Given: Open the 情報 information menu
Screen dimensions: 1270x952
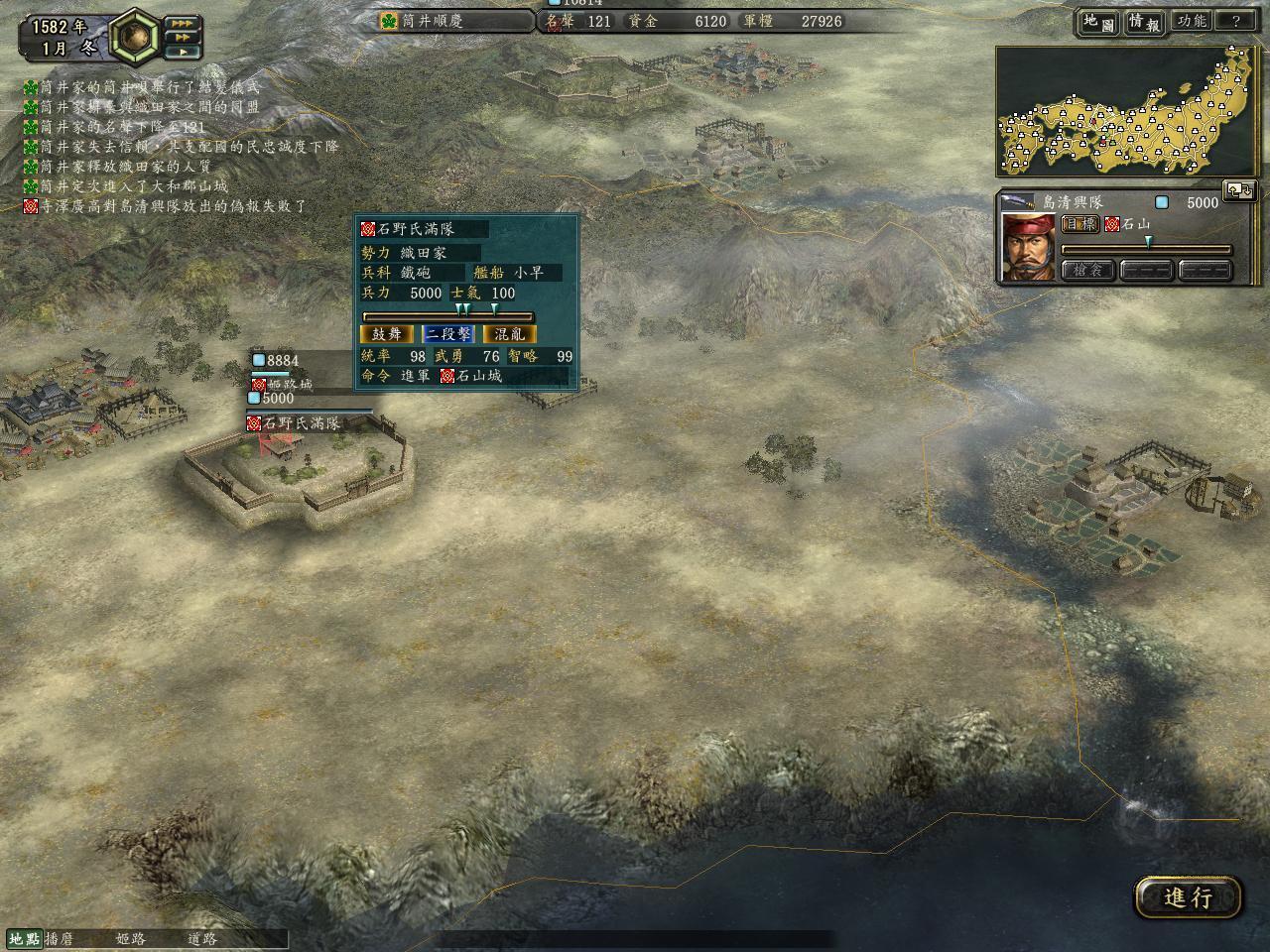Looking at the screenshot, I should (x=1143, y=21).
